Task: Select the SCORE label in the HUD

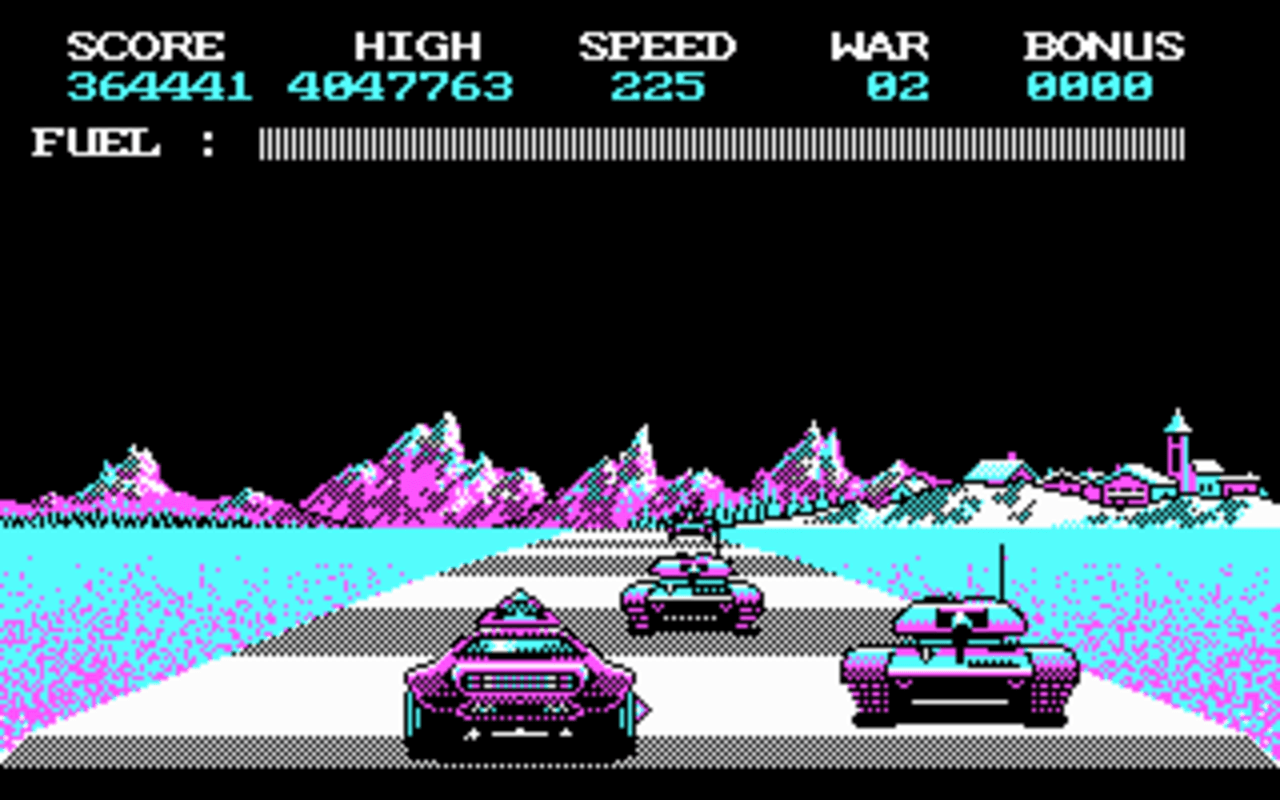Action: click(x=145, y=45)
